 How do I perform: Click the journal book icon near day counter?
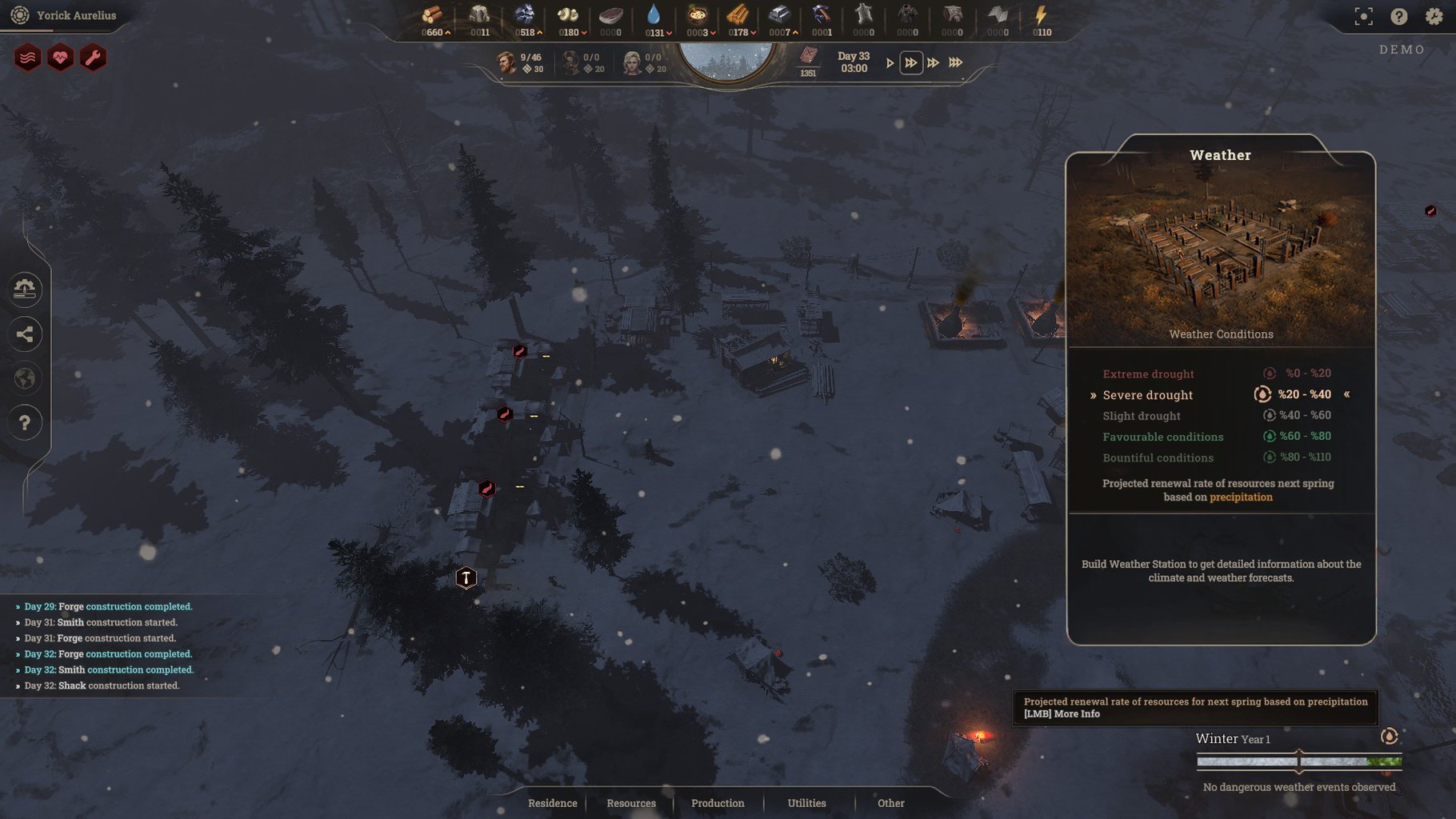[808, 56]
